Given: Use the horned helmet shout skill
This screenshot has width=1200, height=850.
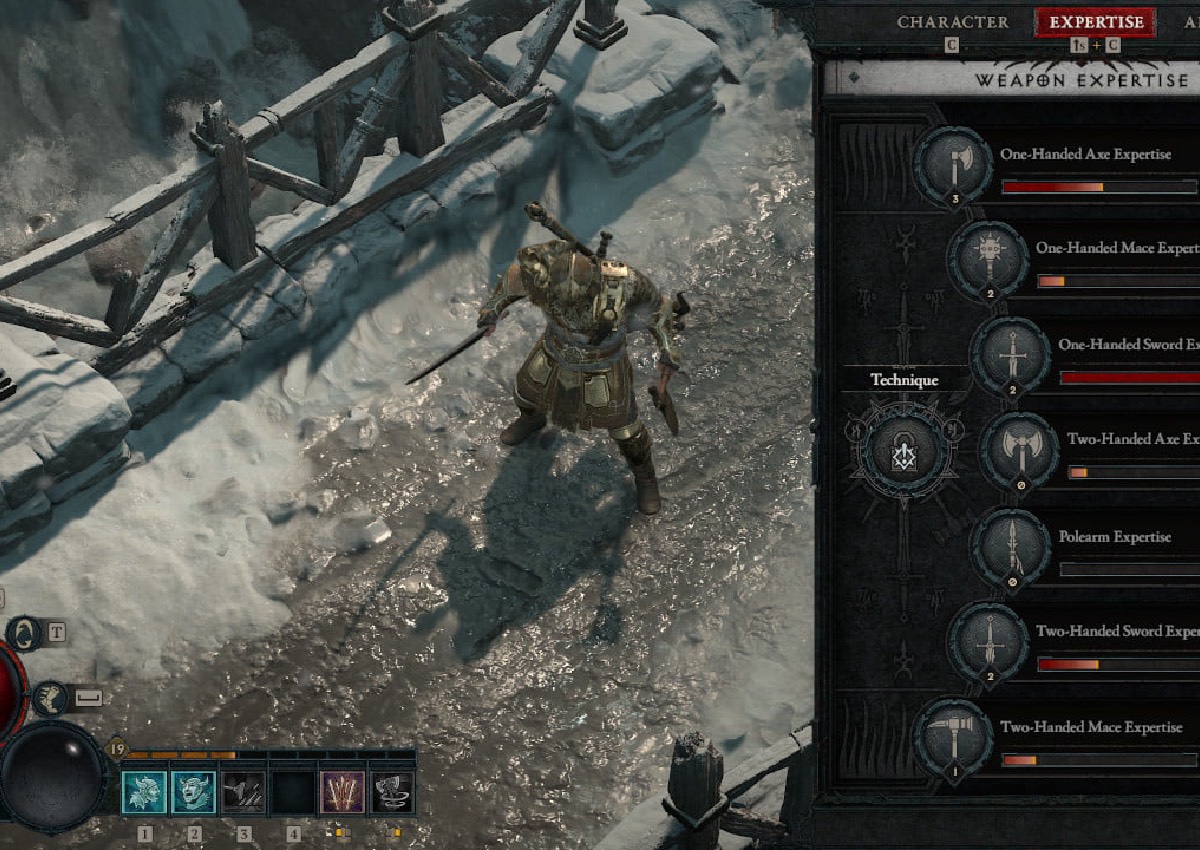Looking at the screenshot, I should tap(193, 792).
